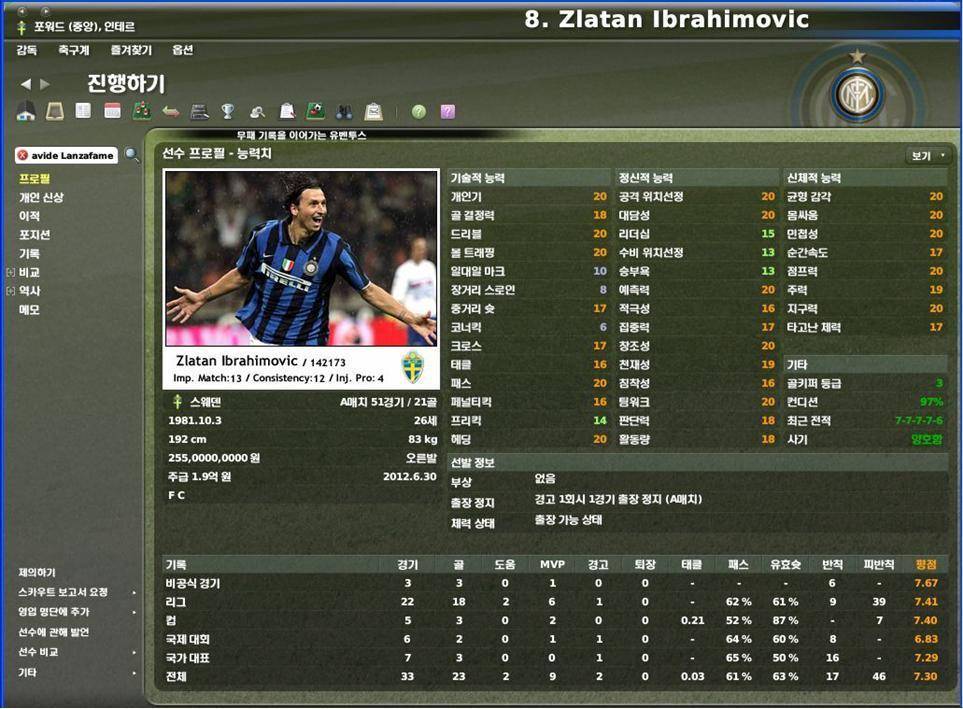The height and width of the screenshot is (709, 963).
Task: Click the binoculars scouting icon
Action: (344, 112)
